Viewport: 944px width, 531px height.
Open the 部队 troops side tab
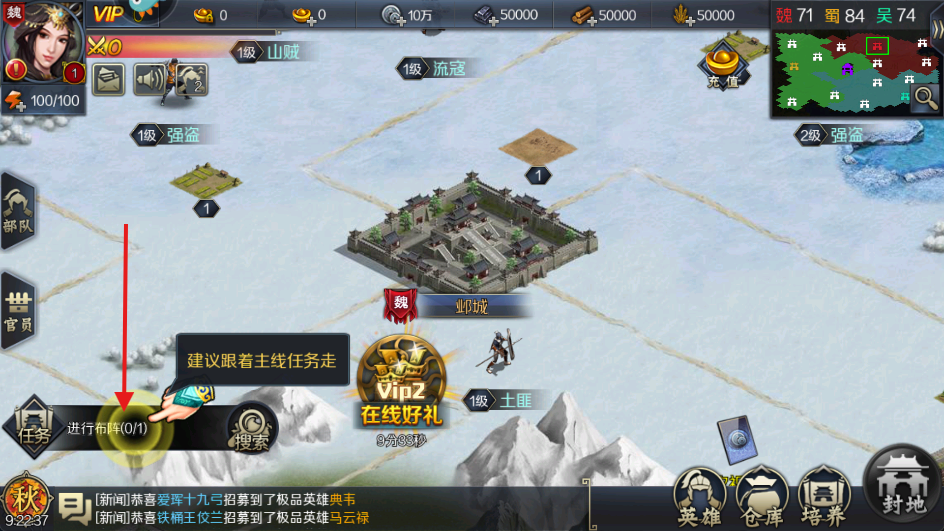(17, 211)
